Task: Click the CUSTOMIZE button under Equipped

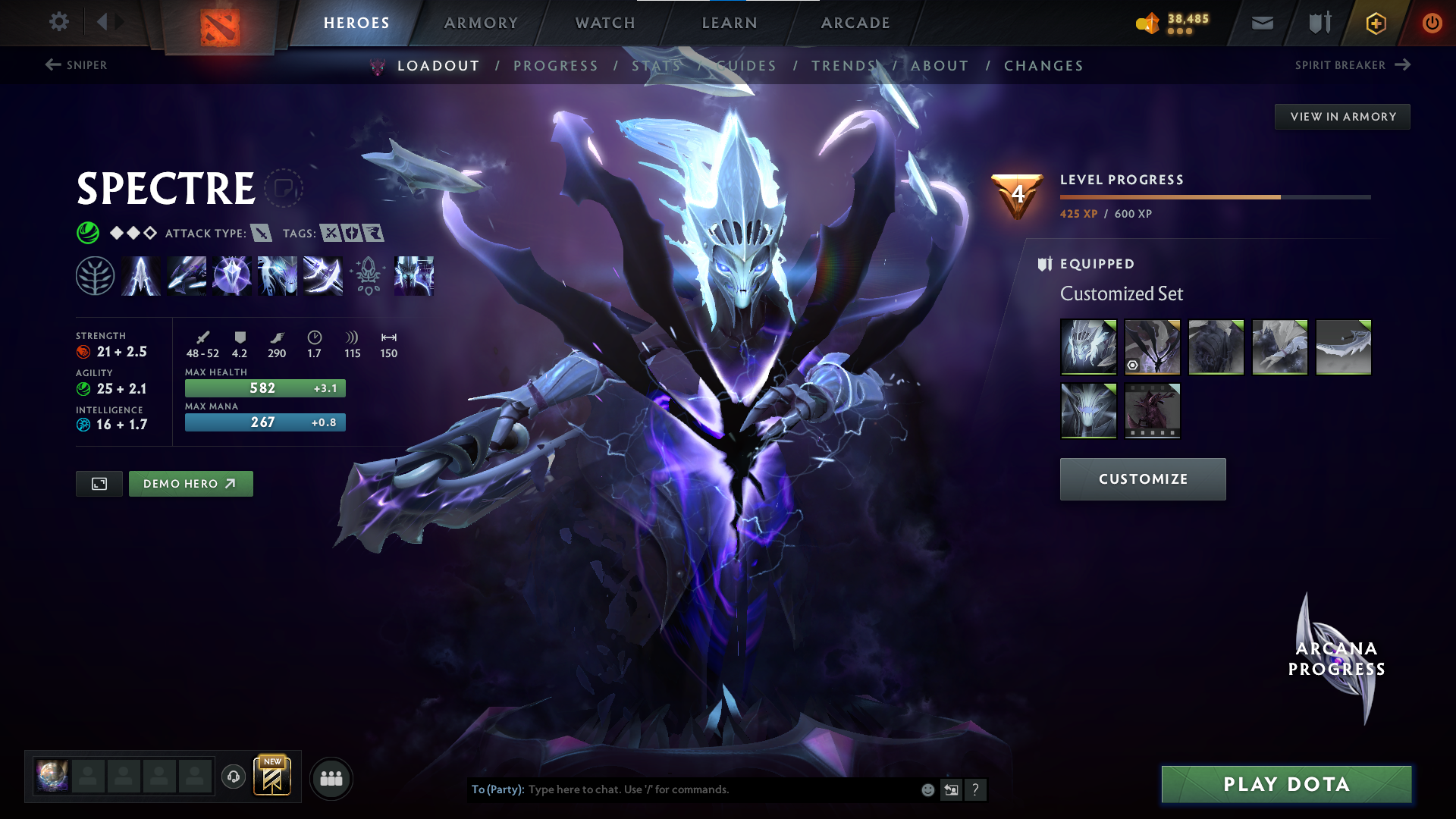Action: 1142,479
